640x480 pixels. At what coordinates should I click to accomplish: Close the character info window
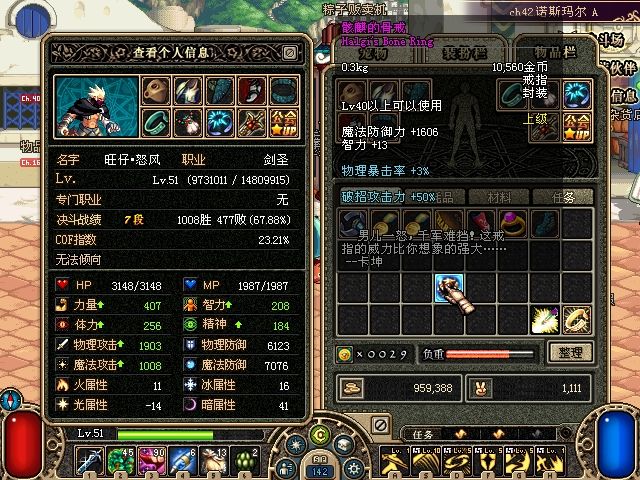(x=290, y=53)
